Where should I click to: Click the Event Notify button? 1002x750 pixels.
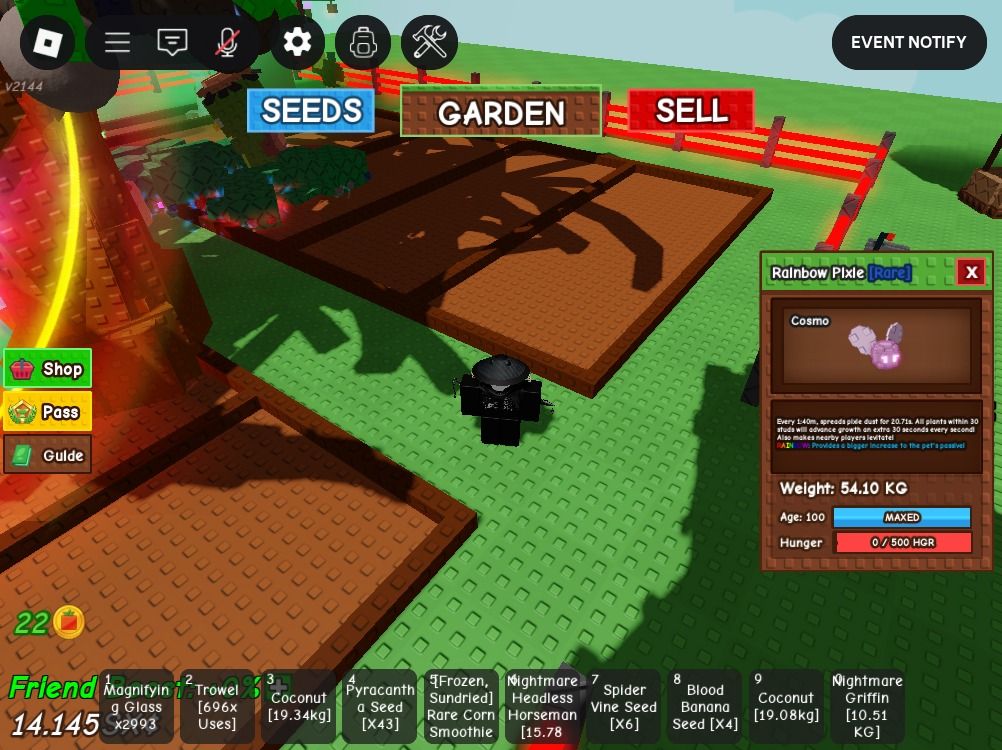pyautogui.click(x=908, y=42)
